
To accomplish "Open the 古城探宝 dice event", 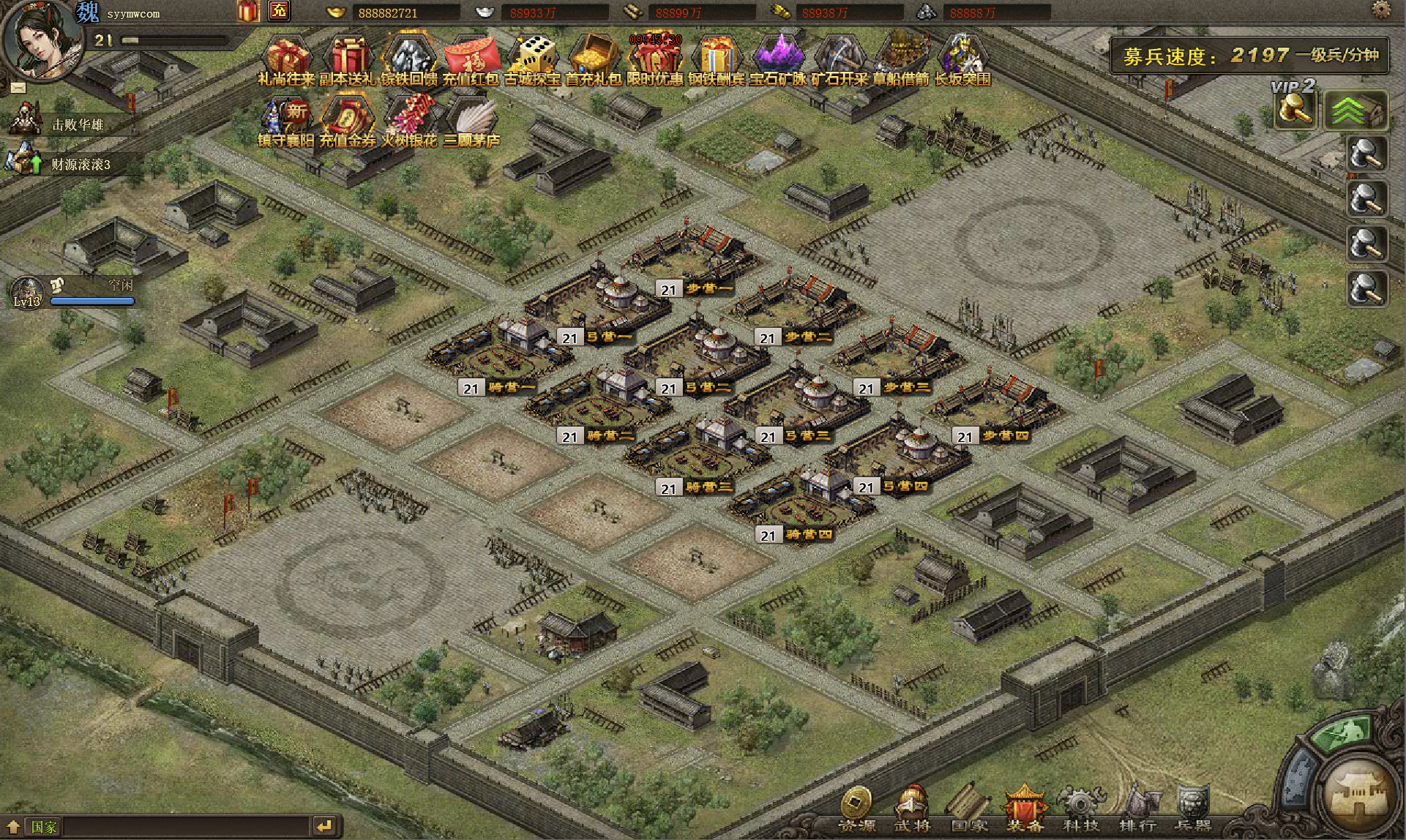I will (x=532, y=59).
